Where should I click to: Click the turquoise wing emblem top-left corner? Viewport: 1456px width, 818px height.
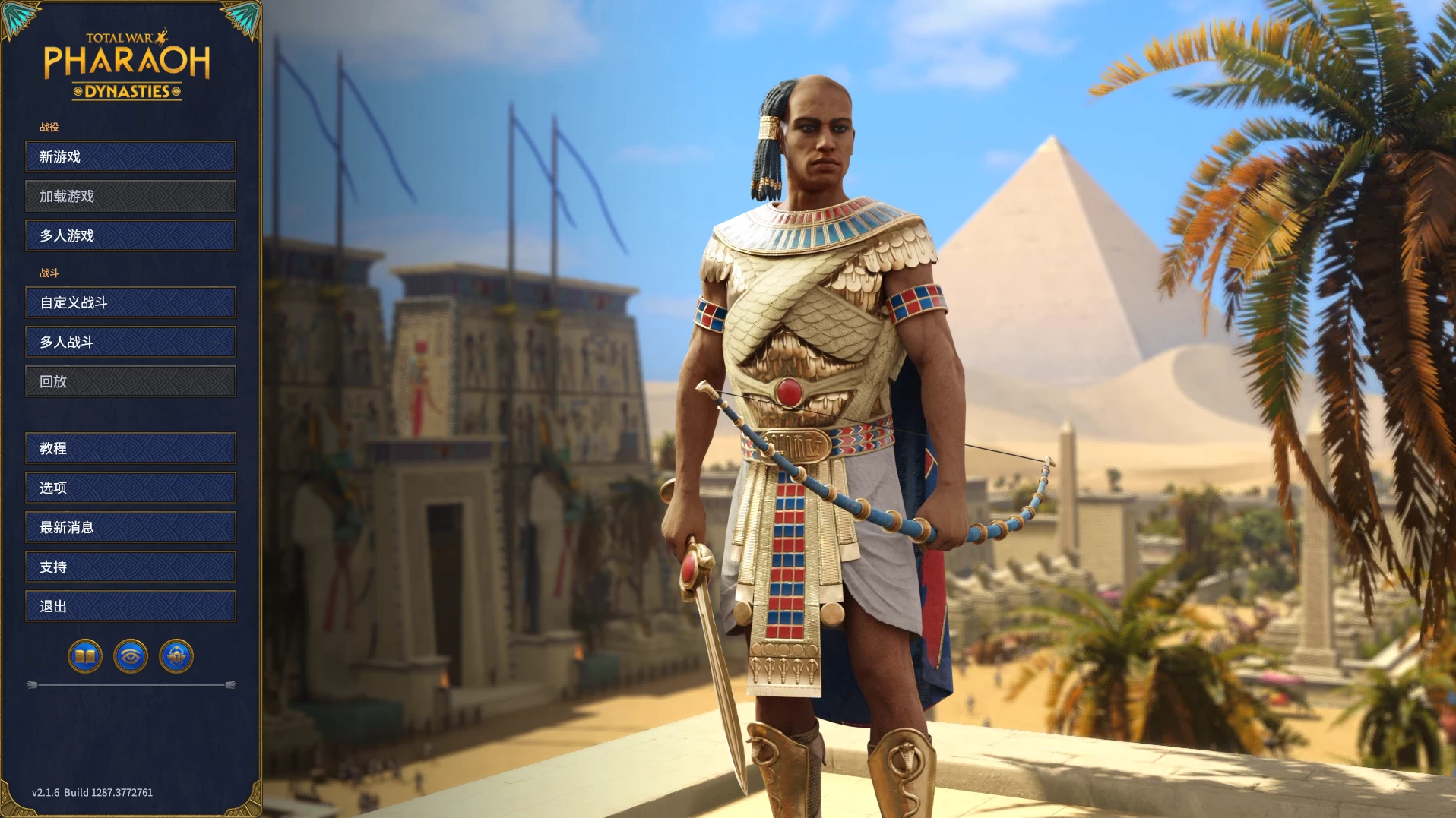click(19, 17)
